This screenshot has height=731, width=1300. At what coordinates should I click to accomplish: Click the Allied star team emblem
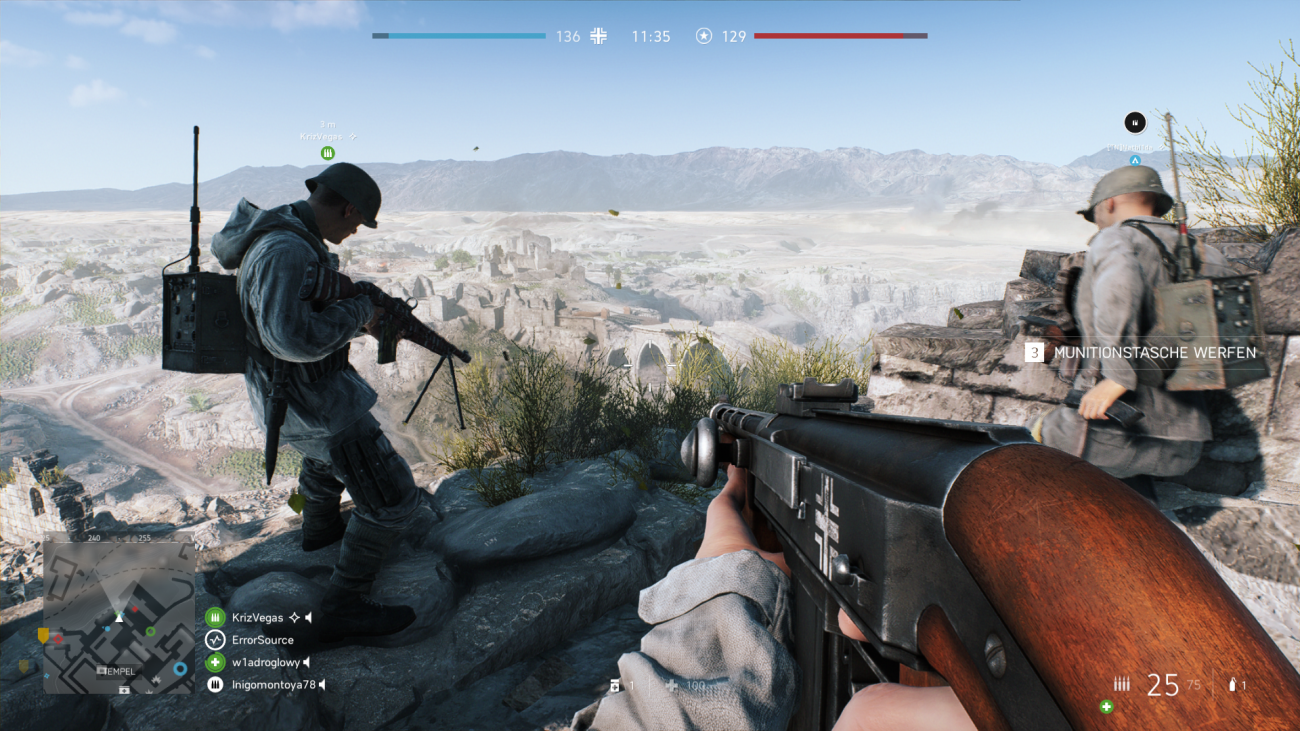click(704, 36)
